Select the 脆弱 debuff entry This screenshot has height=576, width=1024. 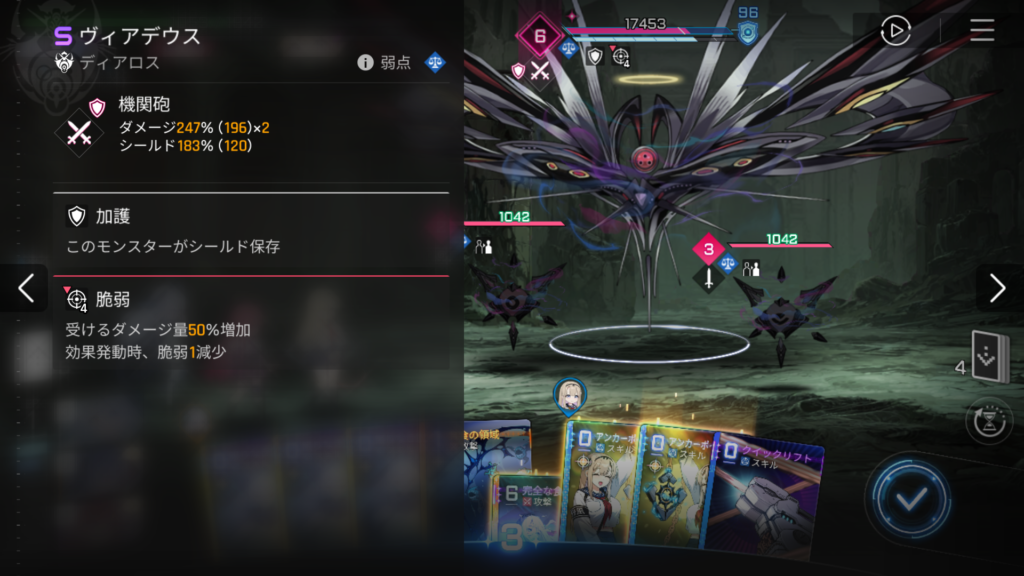tap(250, 324)
